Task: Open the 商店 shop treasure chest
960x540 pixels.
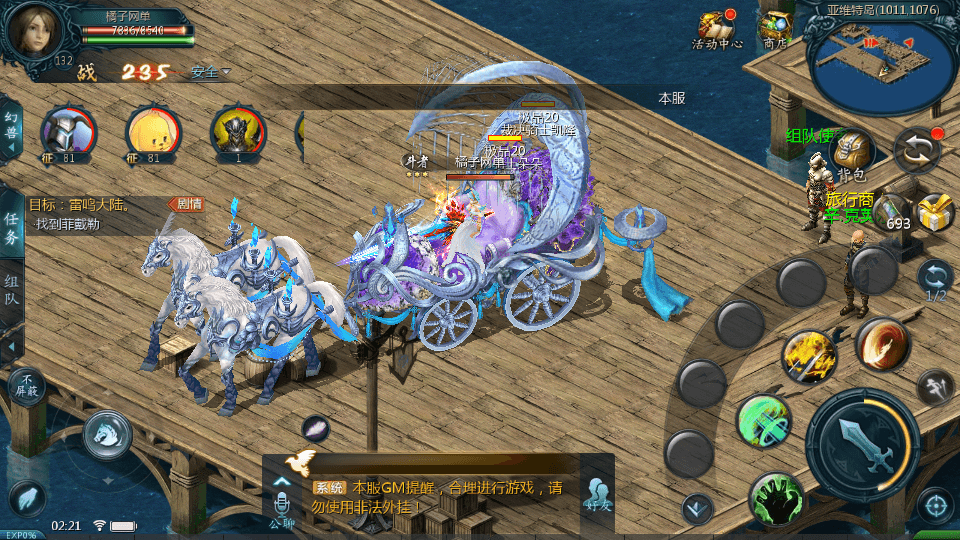Action: coord(776,29)
